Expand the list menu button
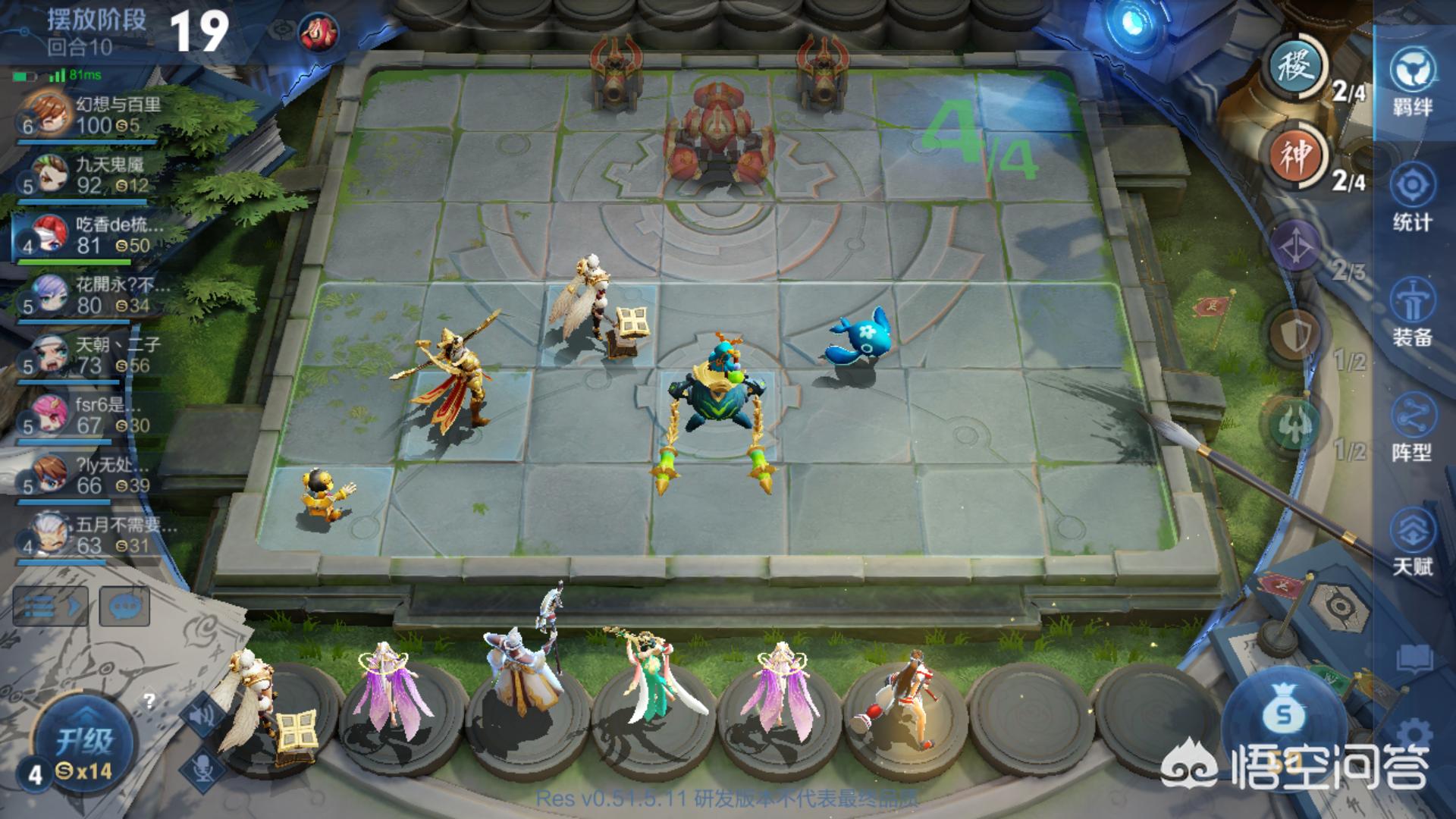Viewport: 1456px width, 819px height. (50, 607)
